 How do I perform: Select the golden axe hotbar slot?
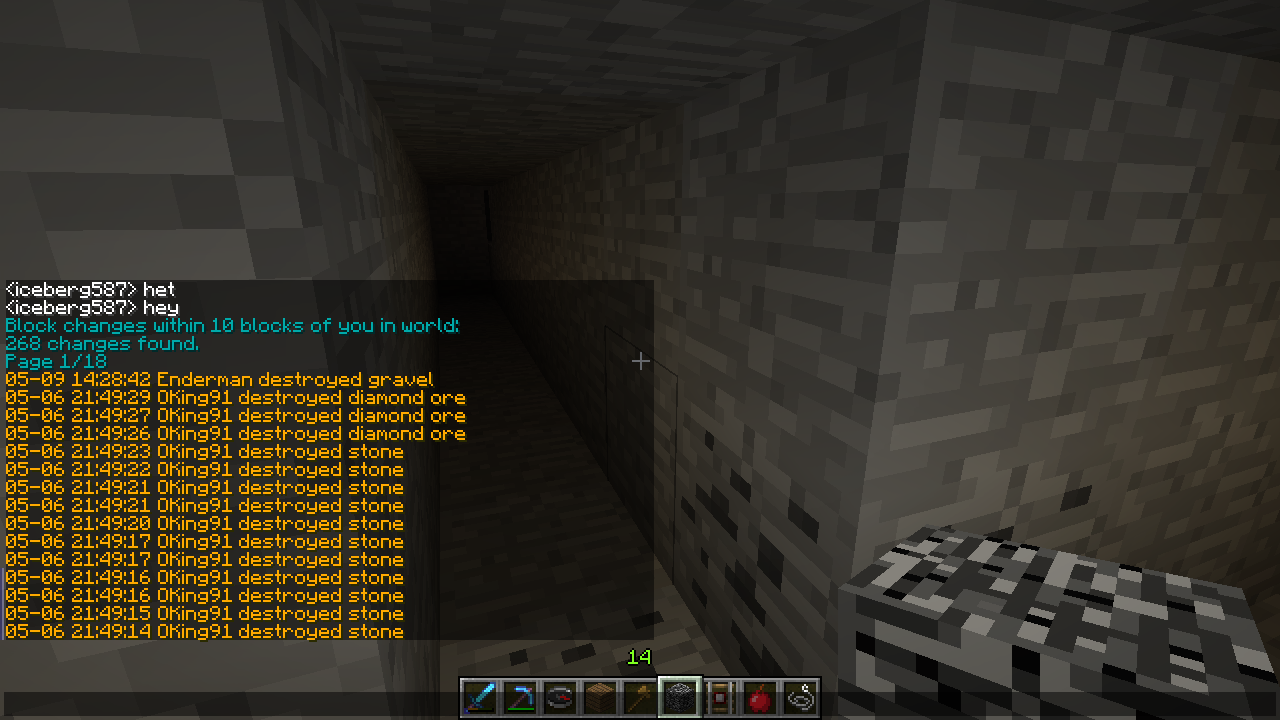pyautogui.click(x=639, y=697)
